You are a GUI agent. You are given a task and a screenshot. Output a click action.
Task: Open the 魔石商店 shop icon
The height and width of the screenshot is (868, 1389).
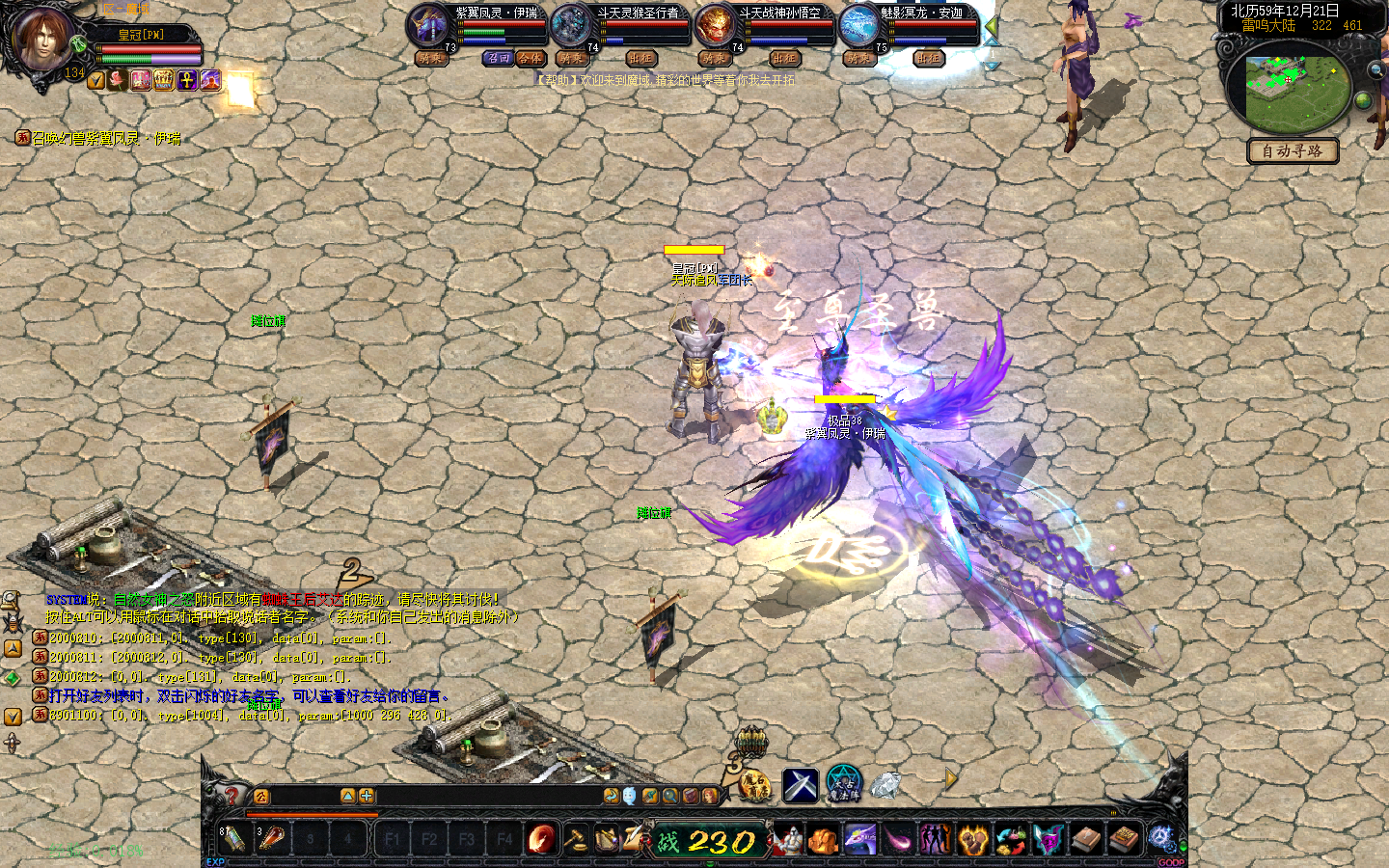point(755,786)
